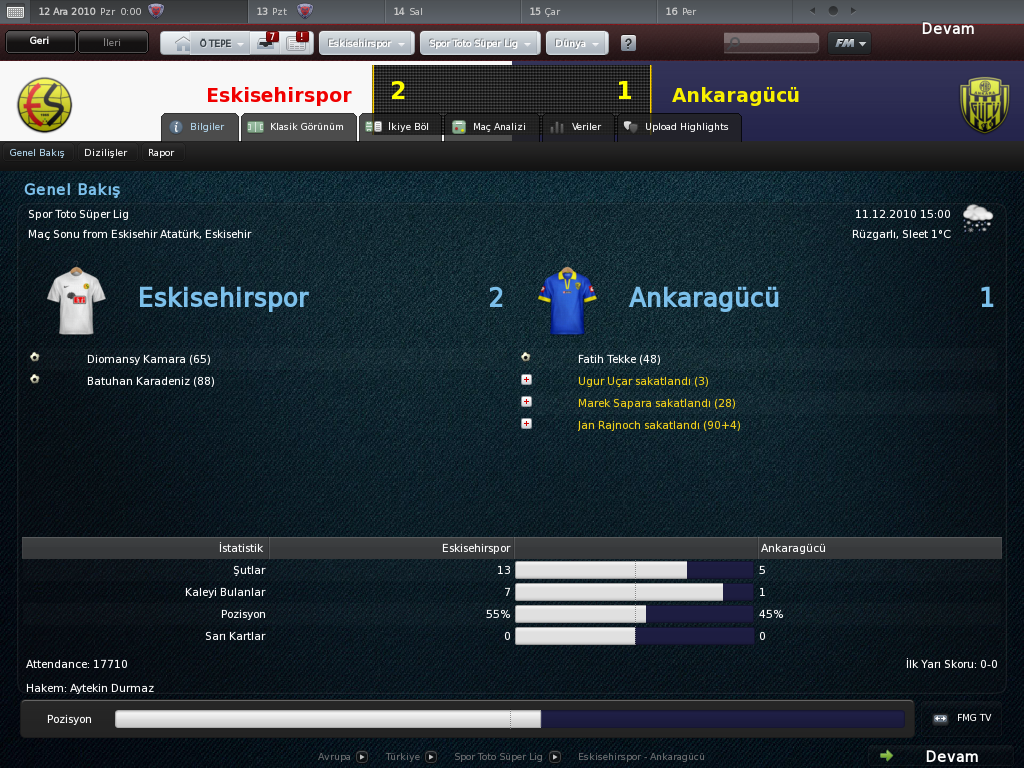Viewport: 1024px width, 768px height.
Task: Open the Ö TEPE dropdown
Action: 220,44
